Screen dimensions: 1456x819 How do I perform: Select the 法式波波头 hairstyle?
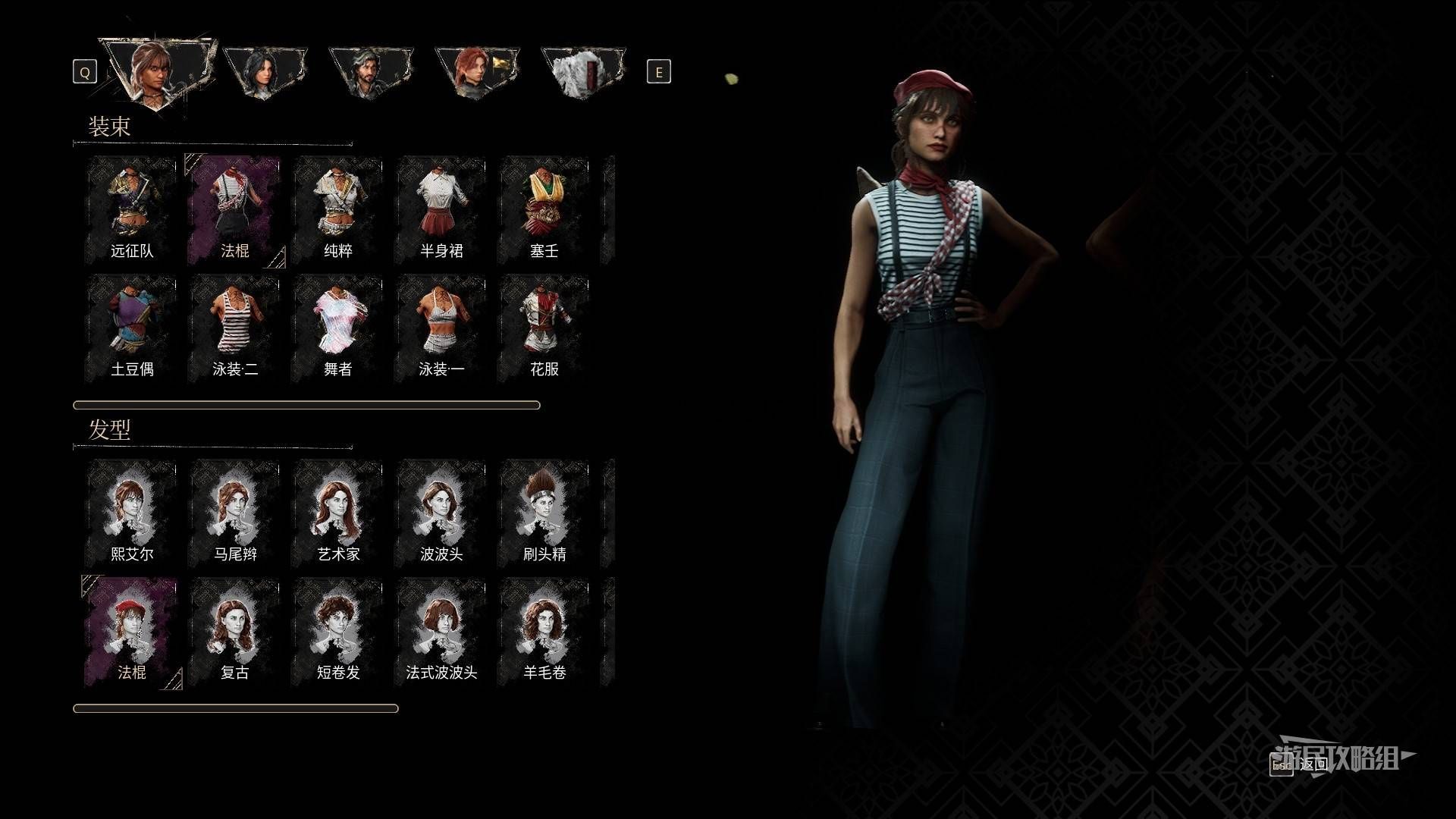(x=441, y=631)
